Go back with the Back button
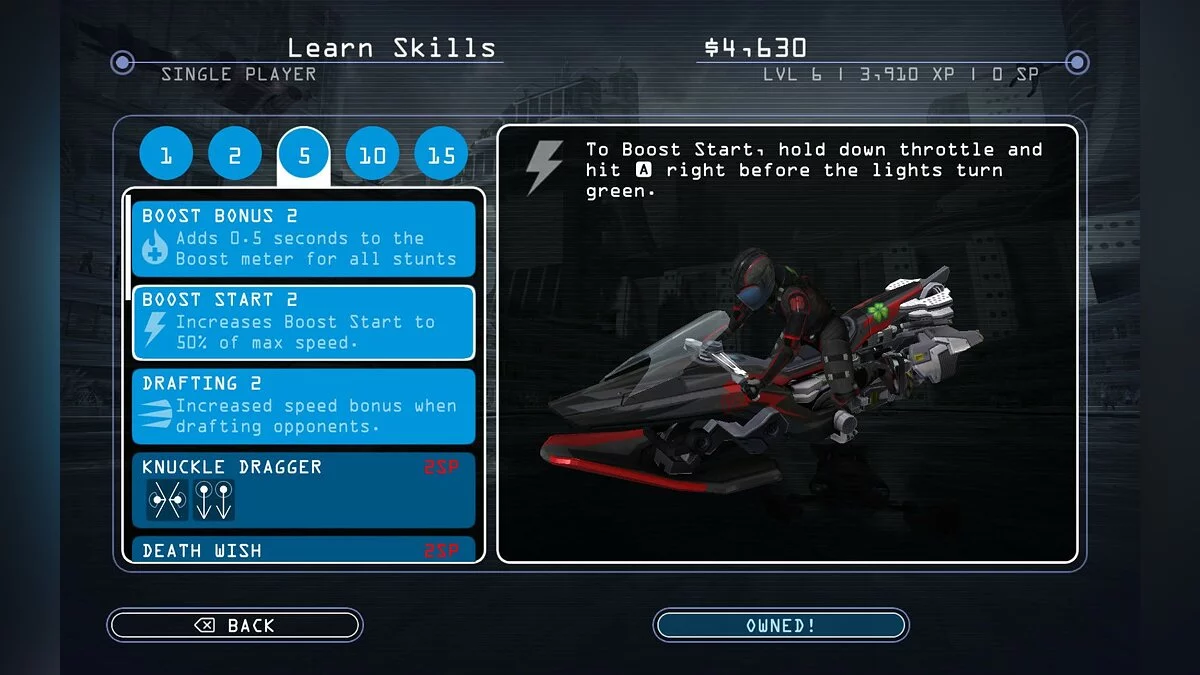This screenshot has height=675, width=1200. click(x=235, y=625)
